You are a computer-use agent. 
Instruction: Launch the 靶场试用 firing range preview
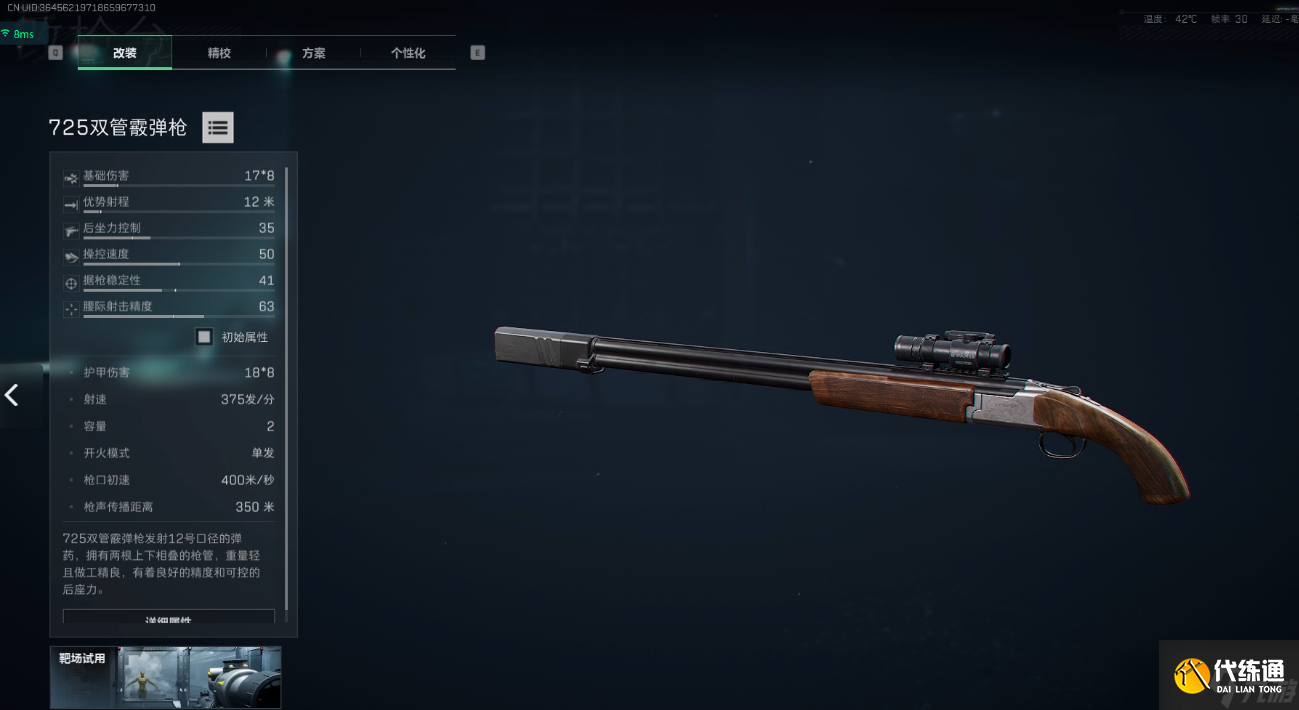tap(165, 677)
